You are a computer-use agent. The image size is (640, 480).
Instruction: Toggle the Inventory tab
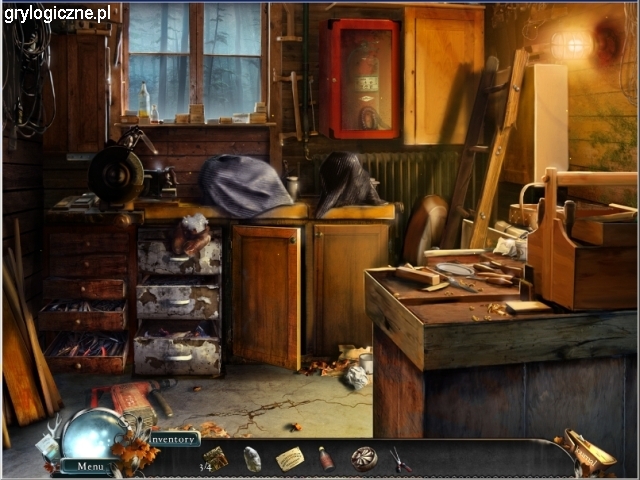[x=174, y=438]
